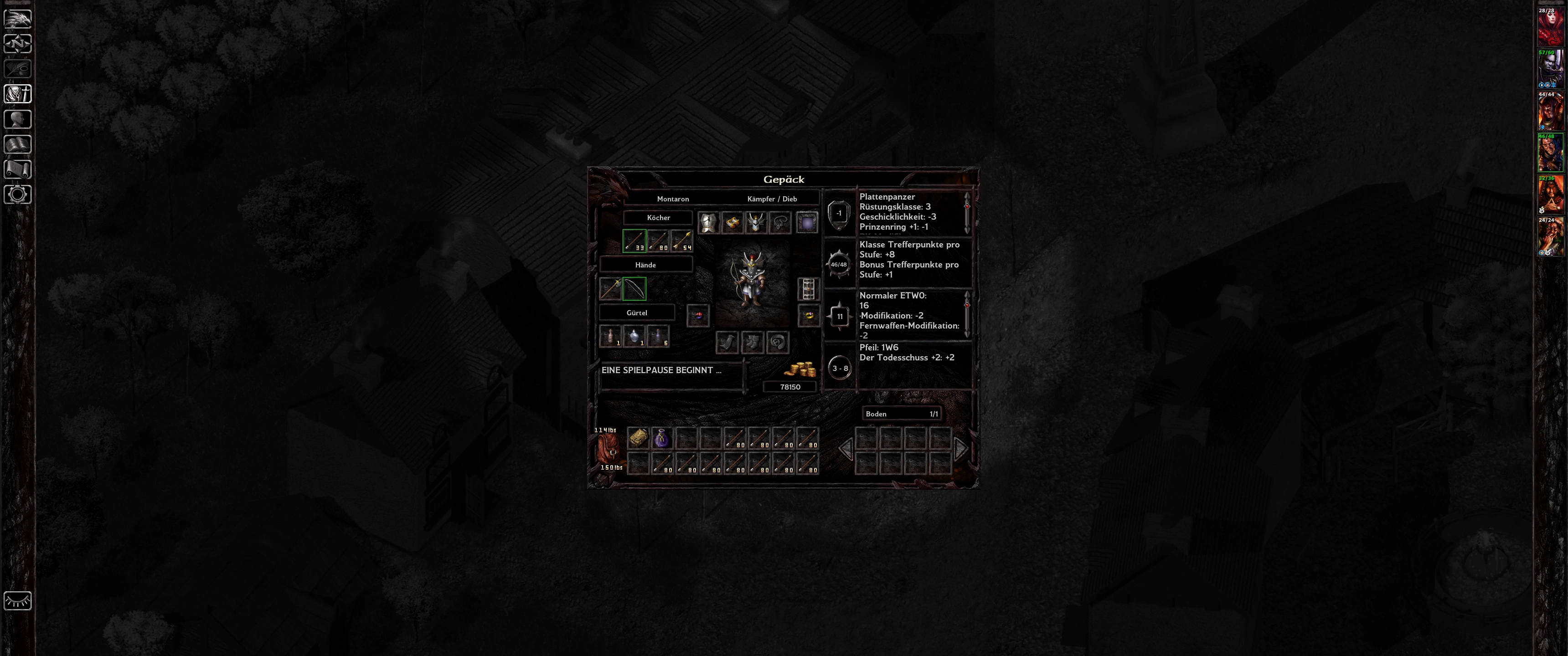Image resolution: width=1568 pixels, height=656 pixels.
Task: Open the mage spellbook
Action: tap(18, 144)
